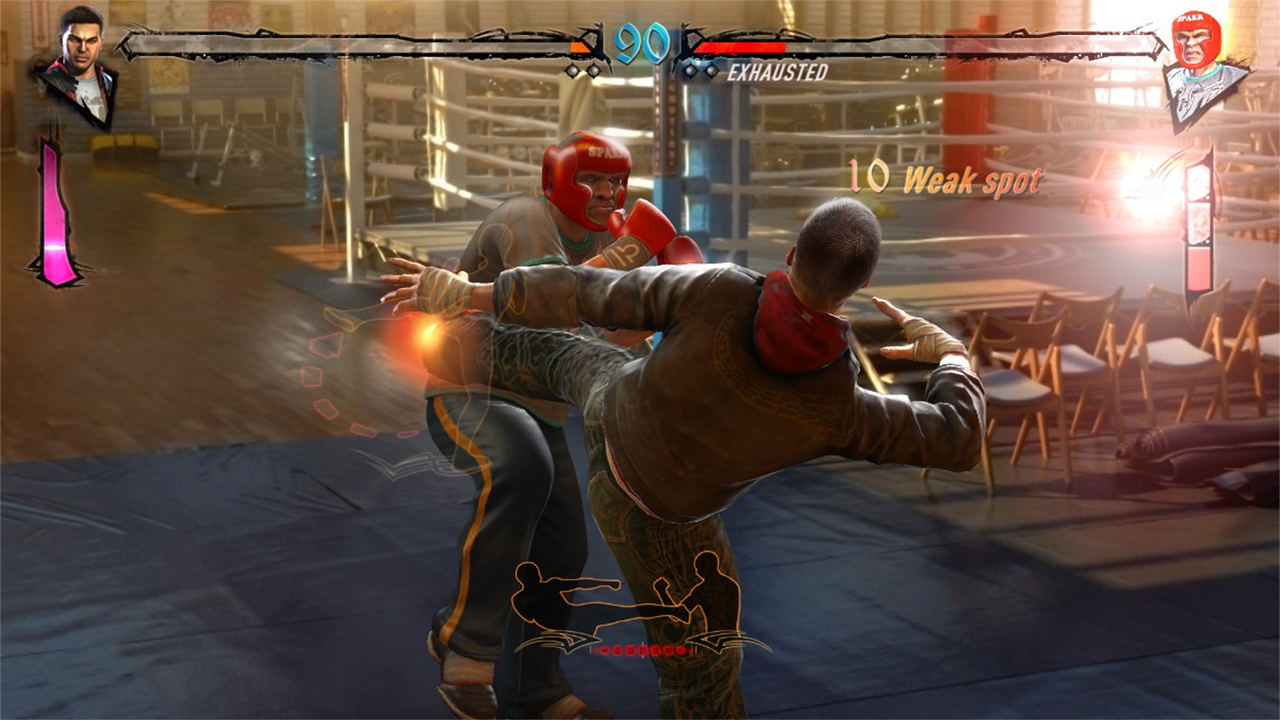Select the red-headgear opponent portrait

[x=1201, y=66]
